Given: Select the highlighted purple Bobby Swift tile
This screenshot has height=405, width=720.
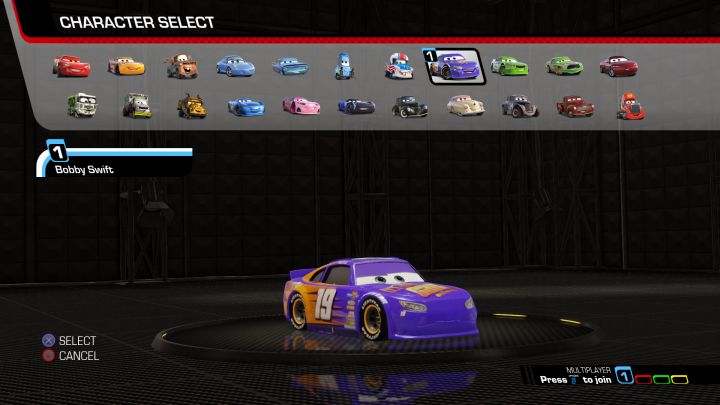Looking at the screenshot, I should point(455,67).
